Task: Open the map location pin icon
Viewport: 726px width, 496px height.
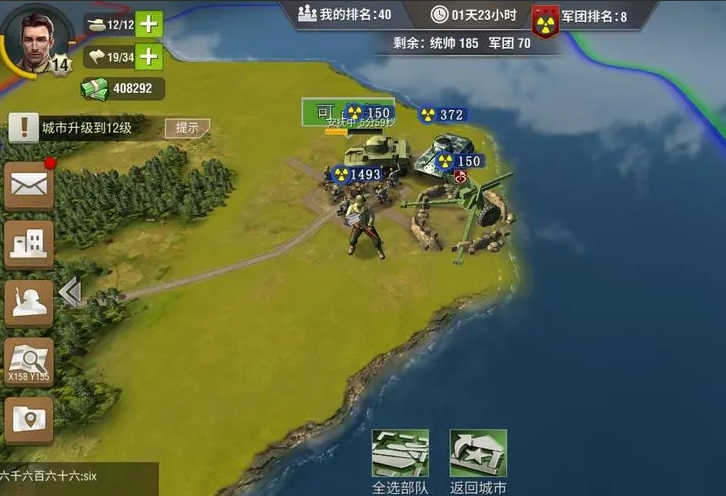Action: [x=28, y=420]
